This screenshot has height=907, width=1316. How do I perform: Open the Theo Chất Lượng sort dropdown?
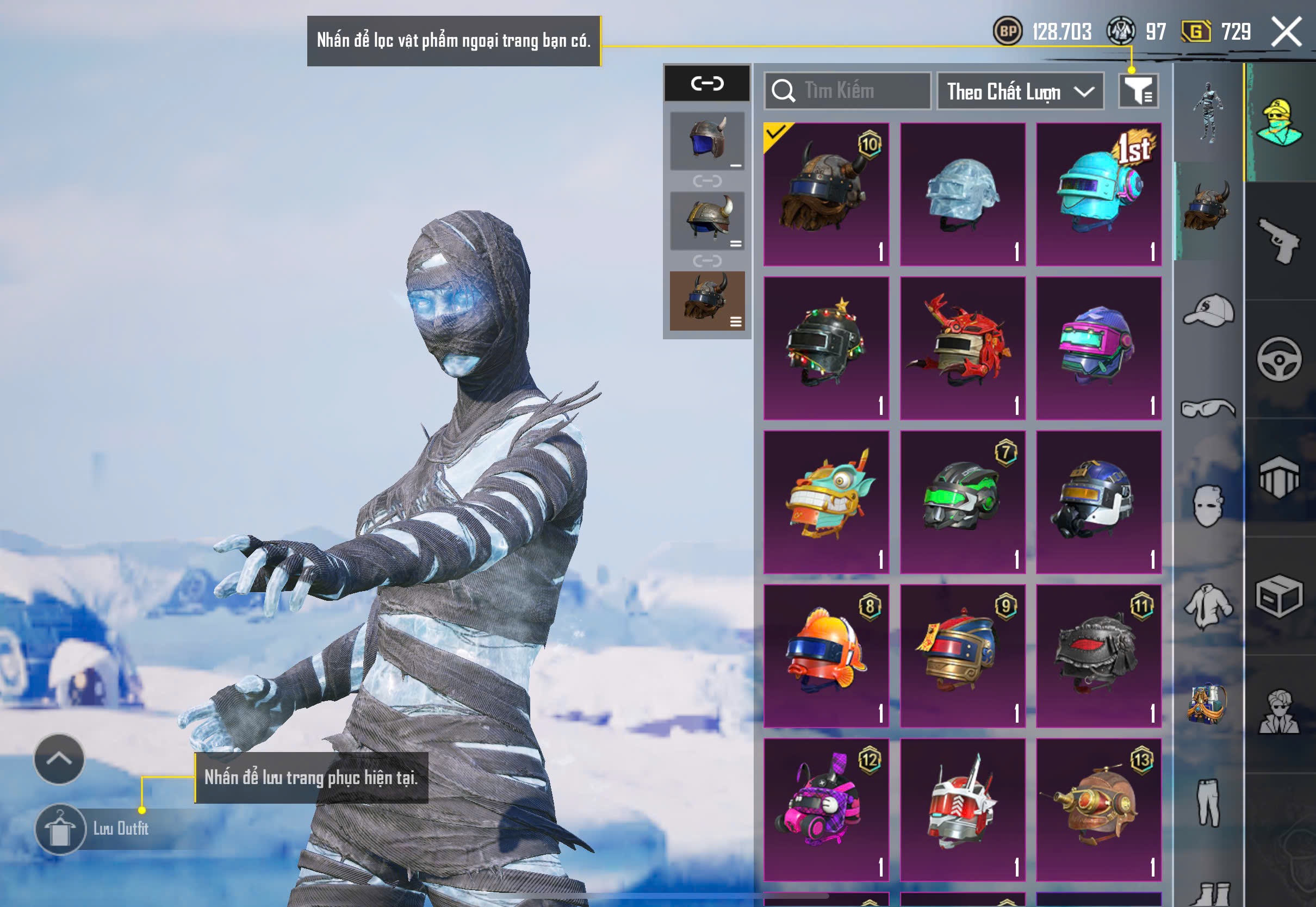1020,91
